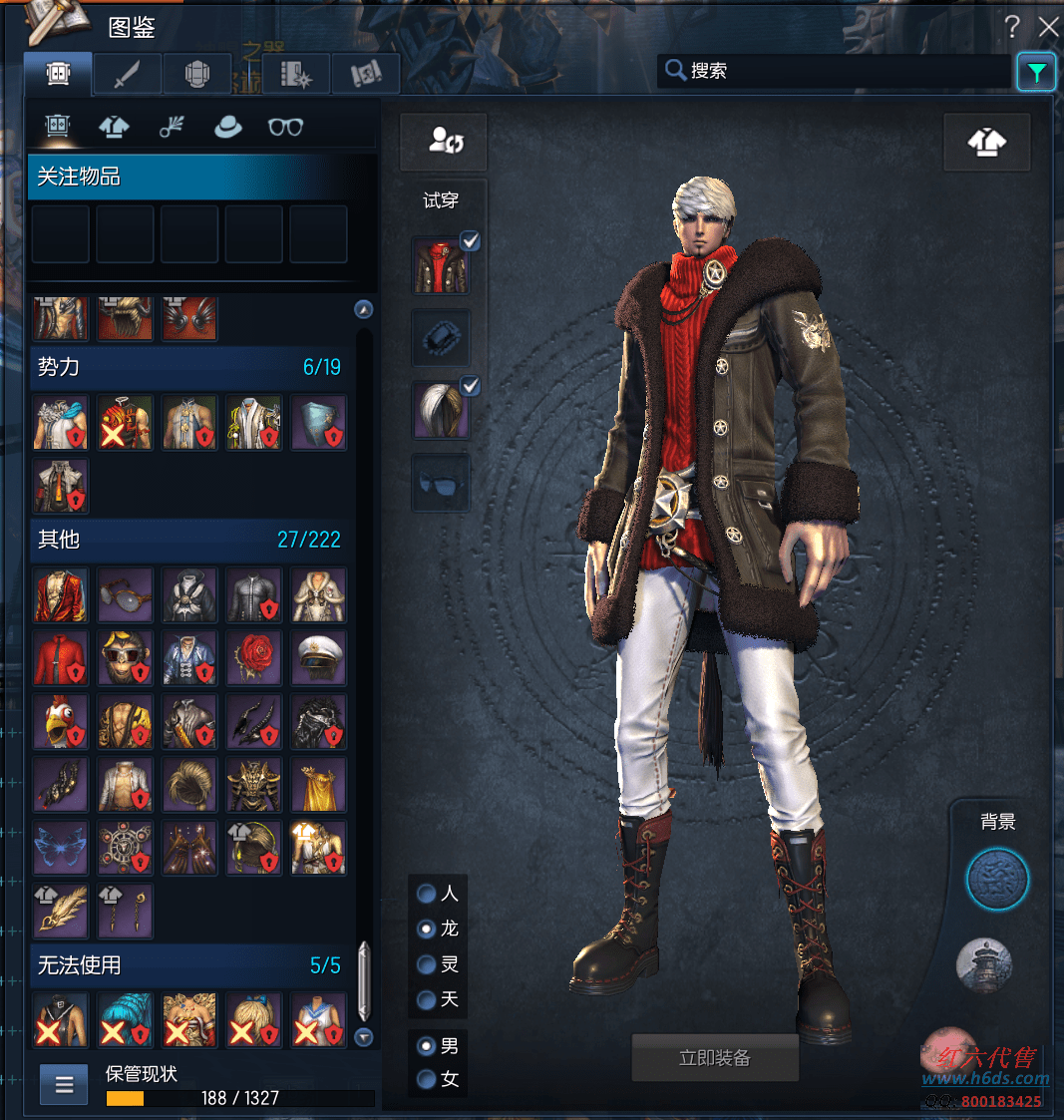Screen dimensions: 1064x1120
Task: Select the chicken head costume item
Action: 60,721
